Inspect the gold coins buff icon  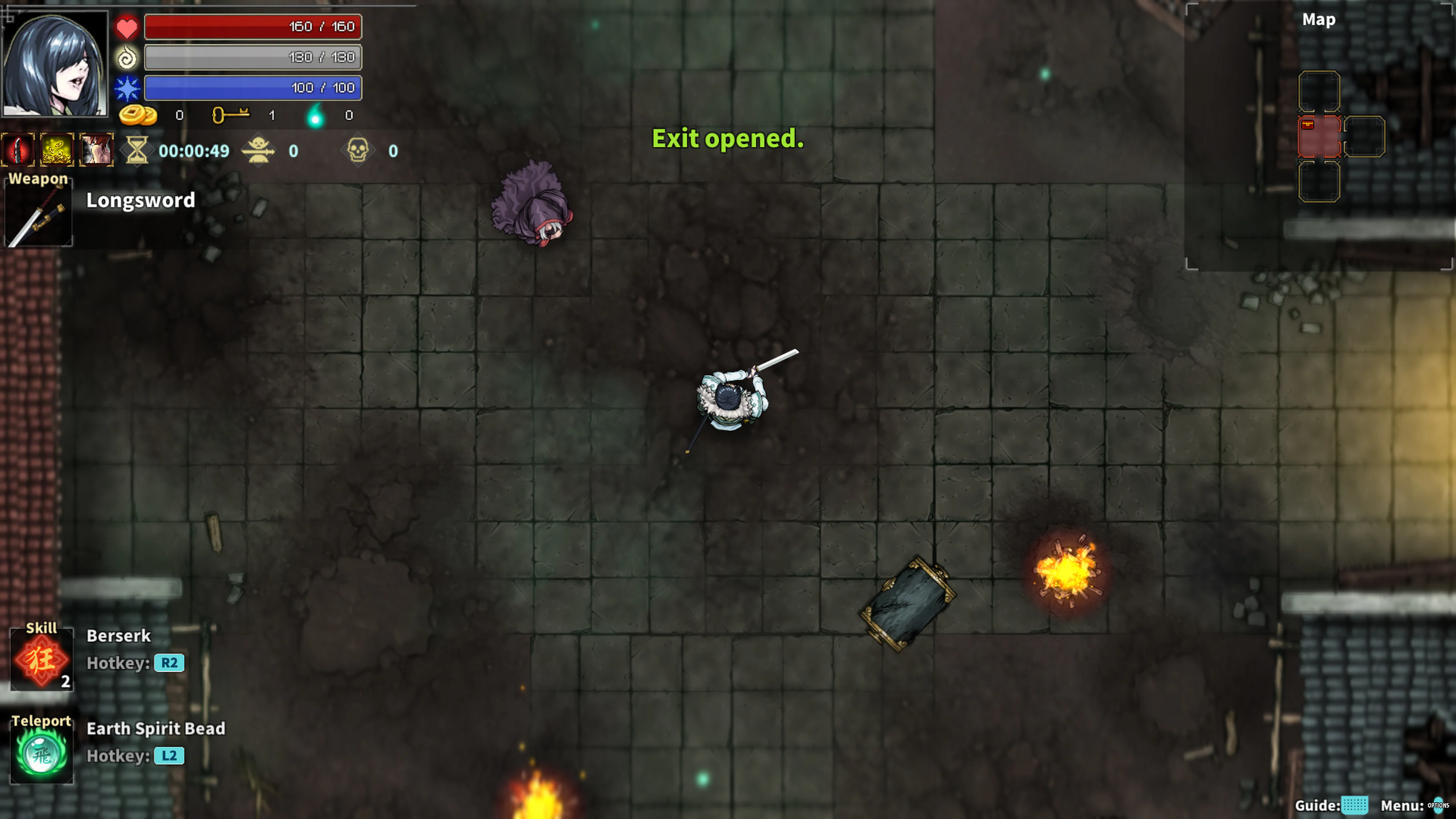[57, 149]
